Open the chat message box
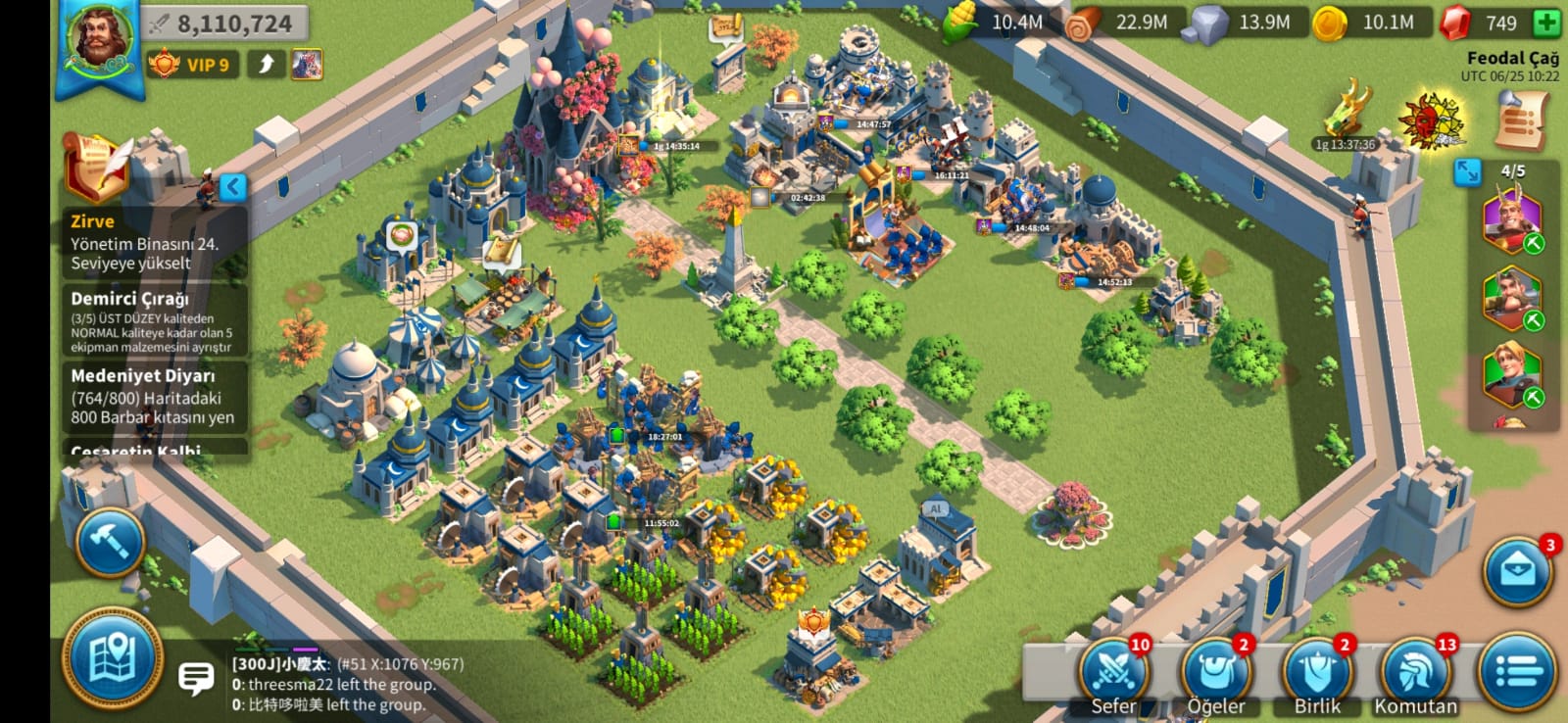This screenshot has height=723, width=1568. 196,677
